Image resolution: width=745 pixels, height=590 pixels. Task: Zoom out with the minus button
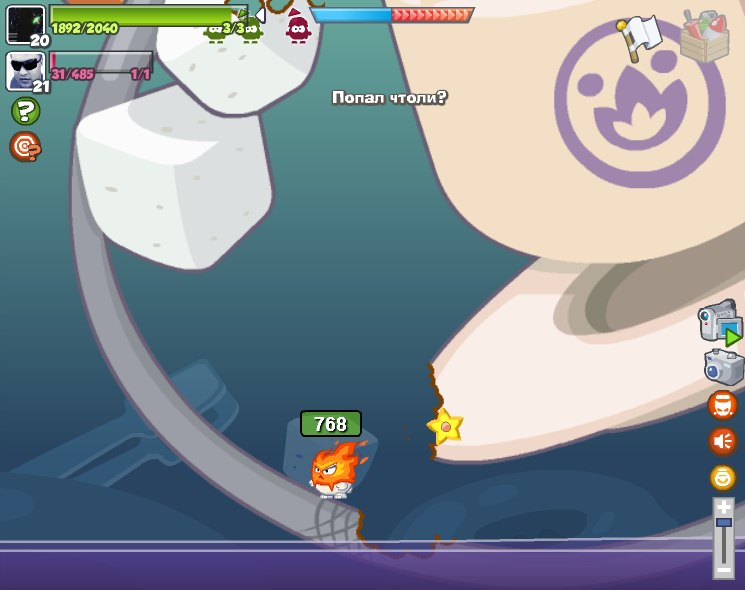pos(723,569)
